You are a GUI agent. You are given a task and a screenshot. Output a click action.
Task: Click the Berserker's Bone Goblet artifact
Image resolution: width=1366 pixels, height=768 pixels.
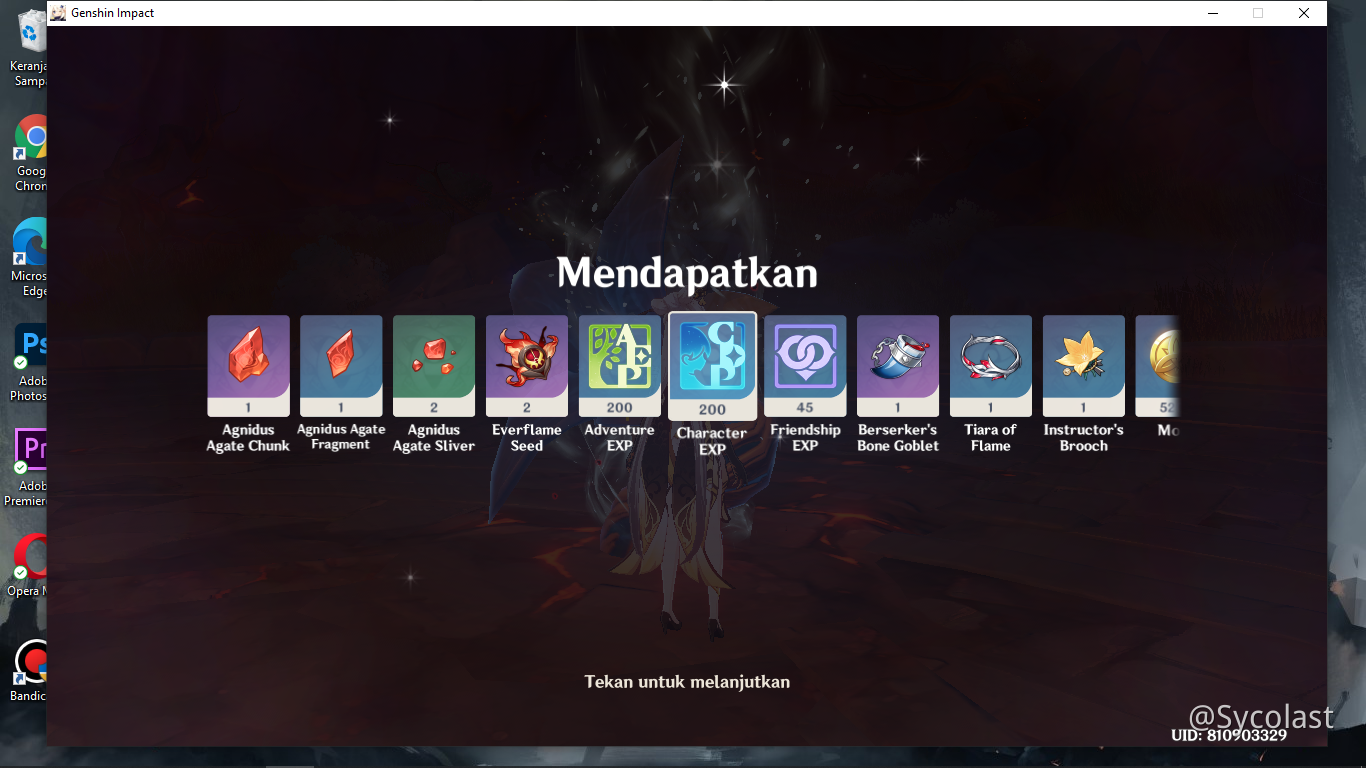pos(897,365)
